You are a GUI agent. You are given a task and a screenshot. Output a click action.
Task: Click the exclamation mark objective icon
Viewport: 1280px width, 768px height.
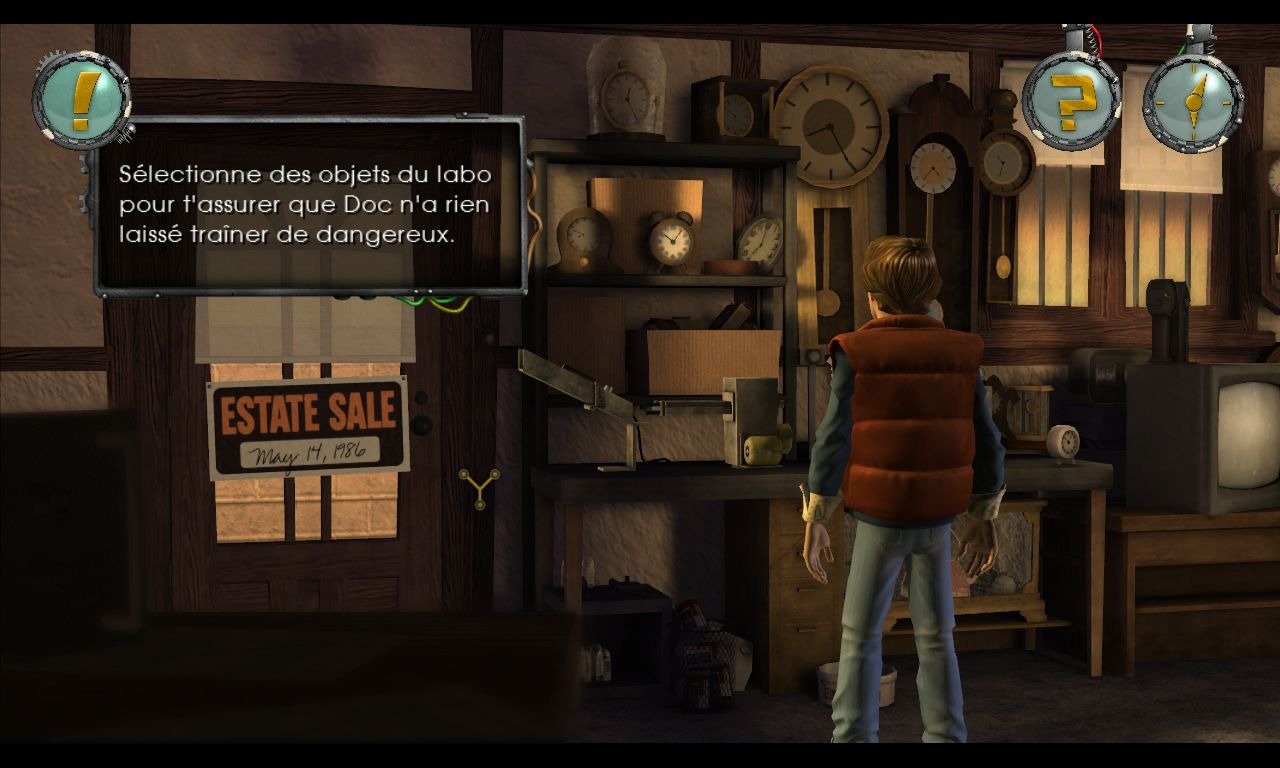pyautogui.click(x=82, y=99)
